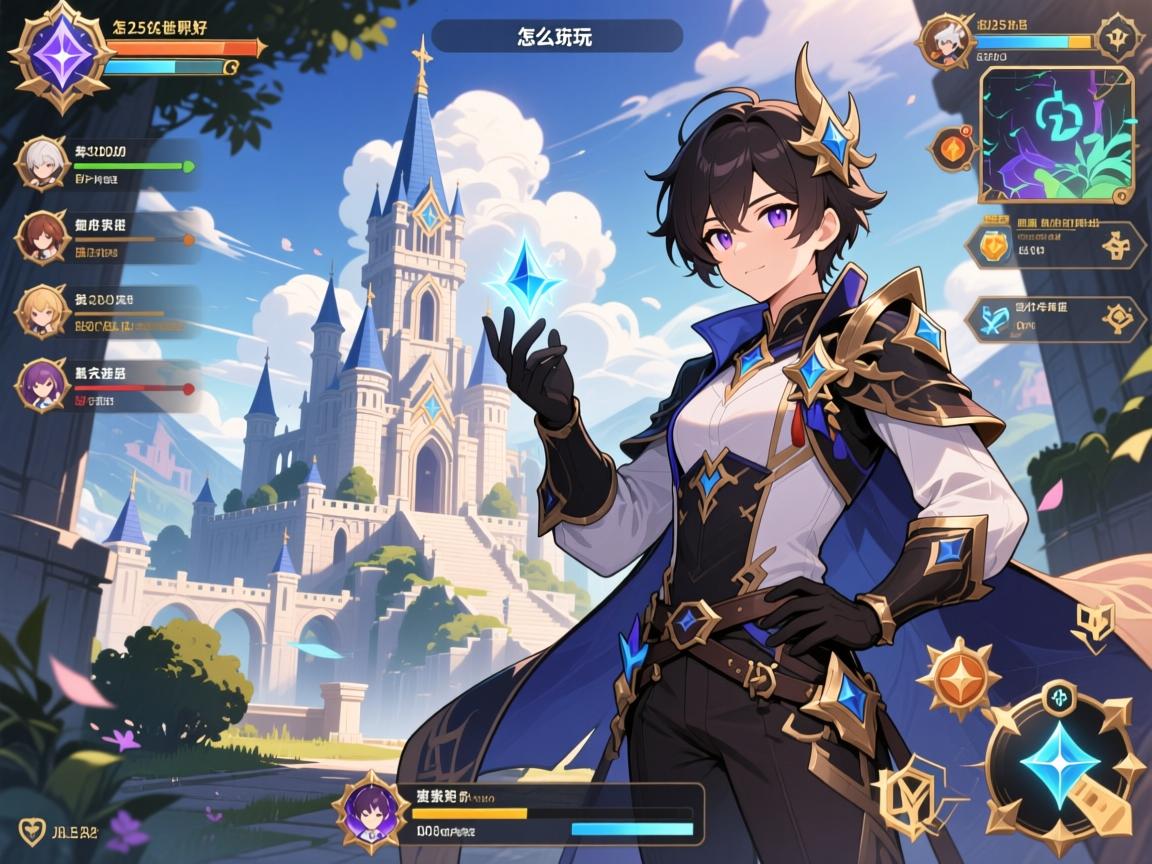
Task: Select the purple-haired portrait at bottom center
Action: pos(369,810)
